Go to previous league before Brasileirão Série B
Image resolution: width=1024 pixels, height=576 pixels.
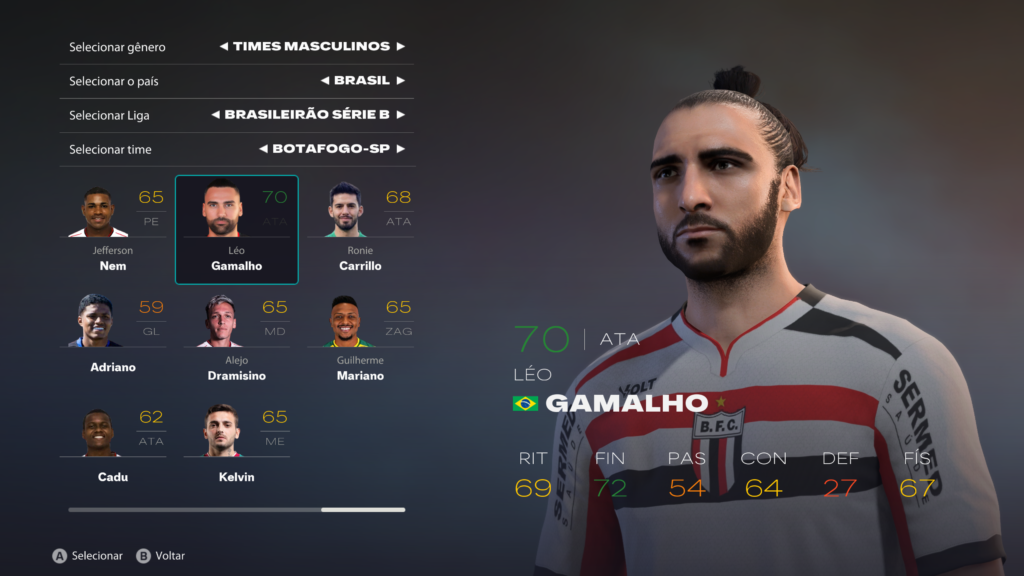pyautogui.click(x=215, y=115)
